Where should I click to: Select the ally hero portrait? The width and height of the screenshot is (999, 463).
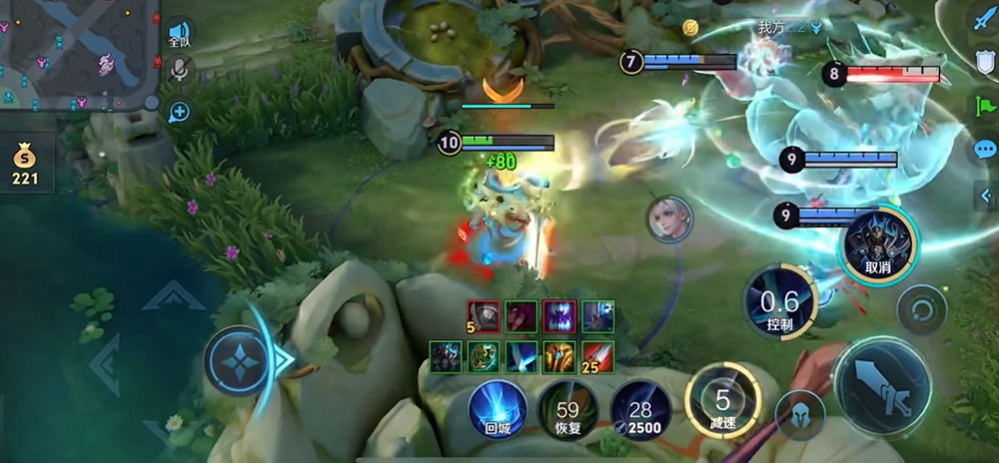click(x=668, y=218)
